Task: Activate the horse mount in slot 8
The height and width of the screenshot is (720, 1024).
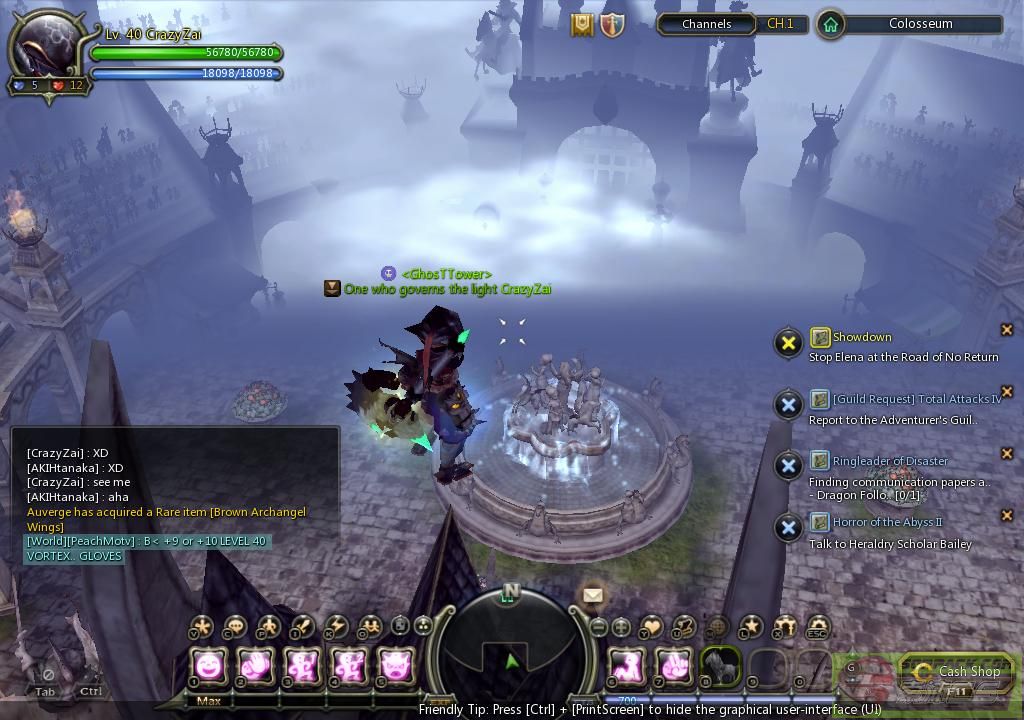Action: click(720, 665)
